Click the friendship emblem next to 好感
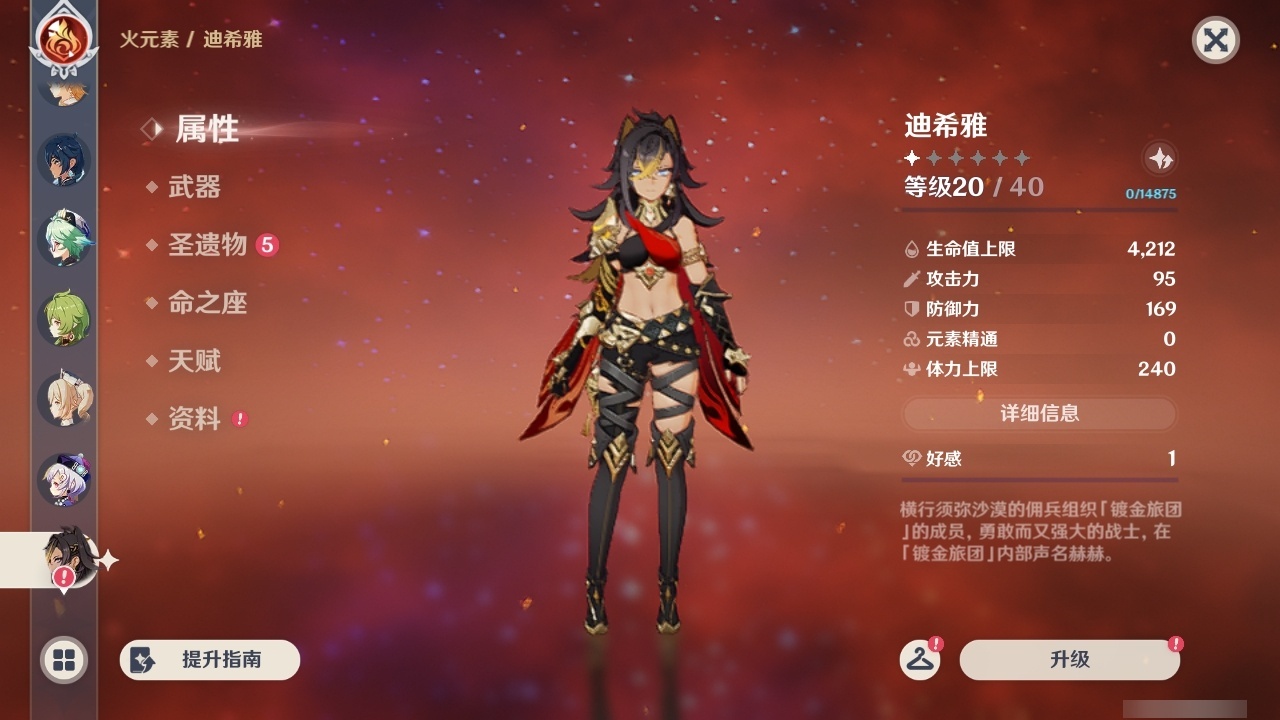Image resolution: width=1280 pixels, height=720 pixels. pos(910,458)
